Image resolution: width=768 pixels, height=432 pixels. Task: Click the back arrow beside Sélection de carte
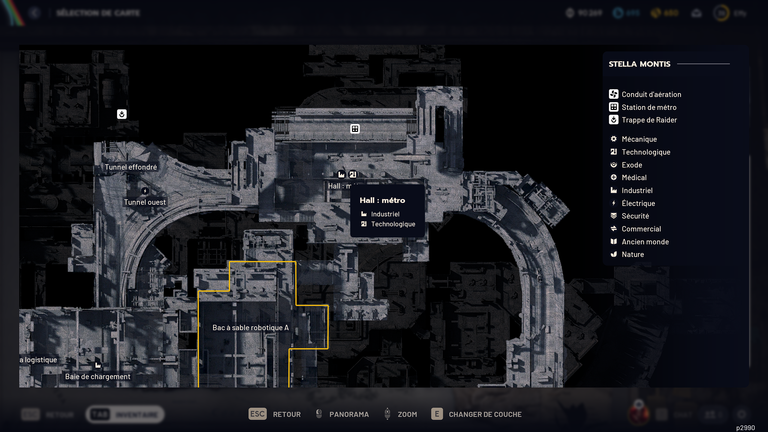coord(33,13)
